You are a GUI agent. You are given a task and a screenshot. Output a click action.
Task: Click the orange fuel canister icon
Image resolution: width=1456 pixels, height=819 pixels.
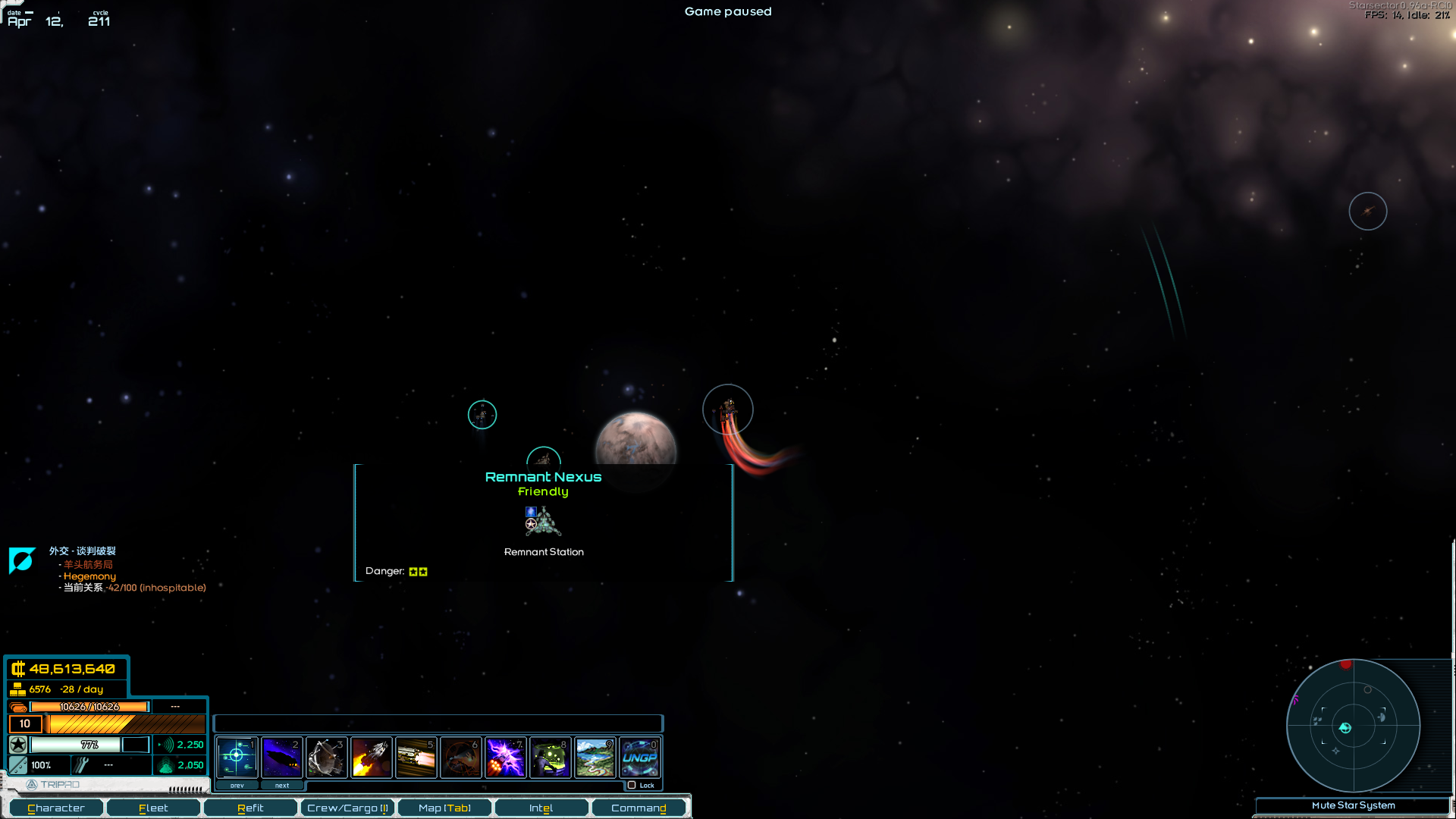coord(17,706)
